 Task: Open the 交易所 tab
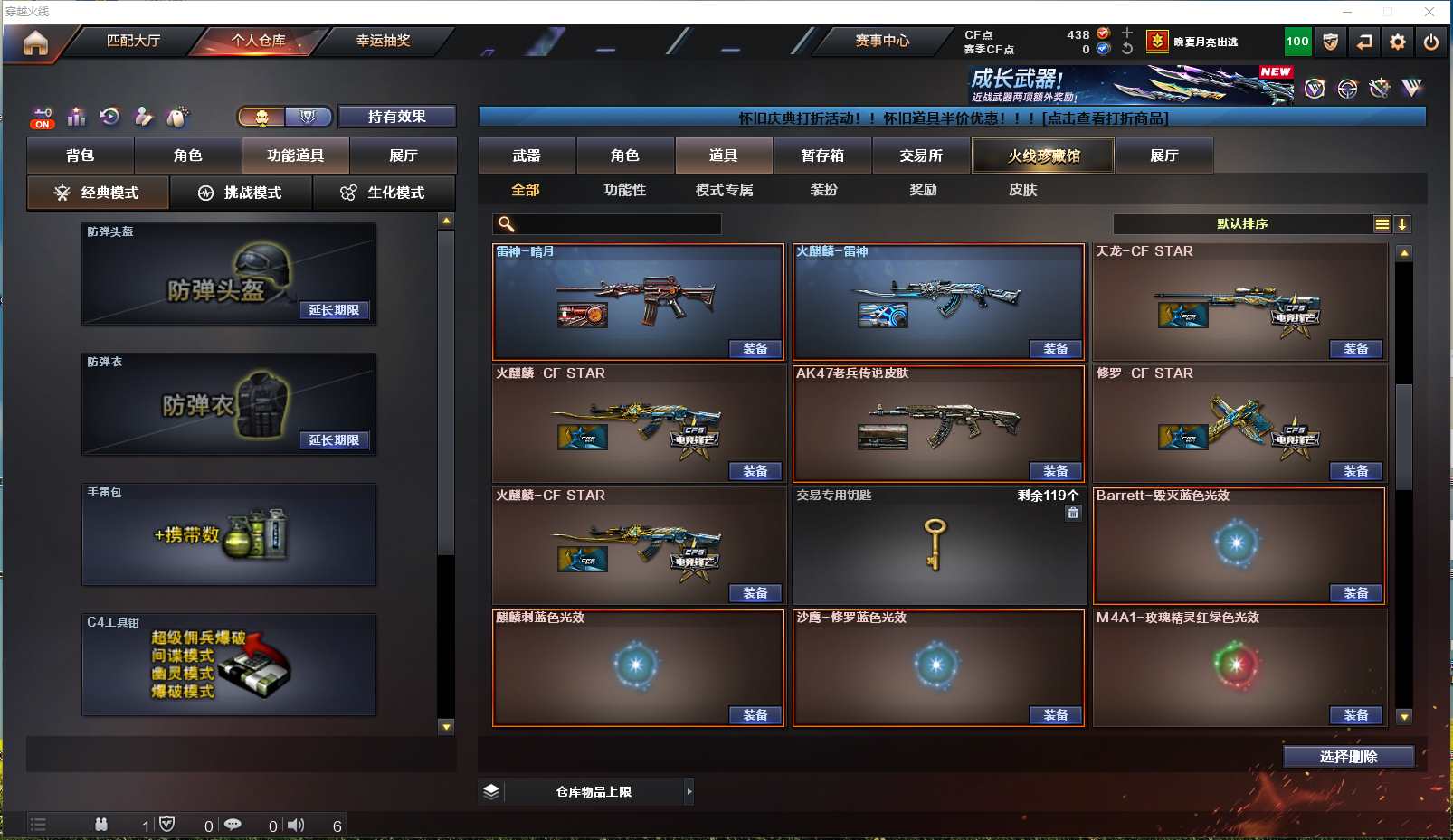[921, 156]
